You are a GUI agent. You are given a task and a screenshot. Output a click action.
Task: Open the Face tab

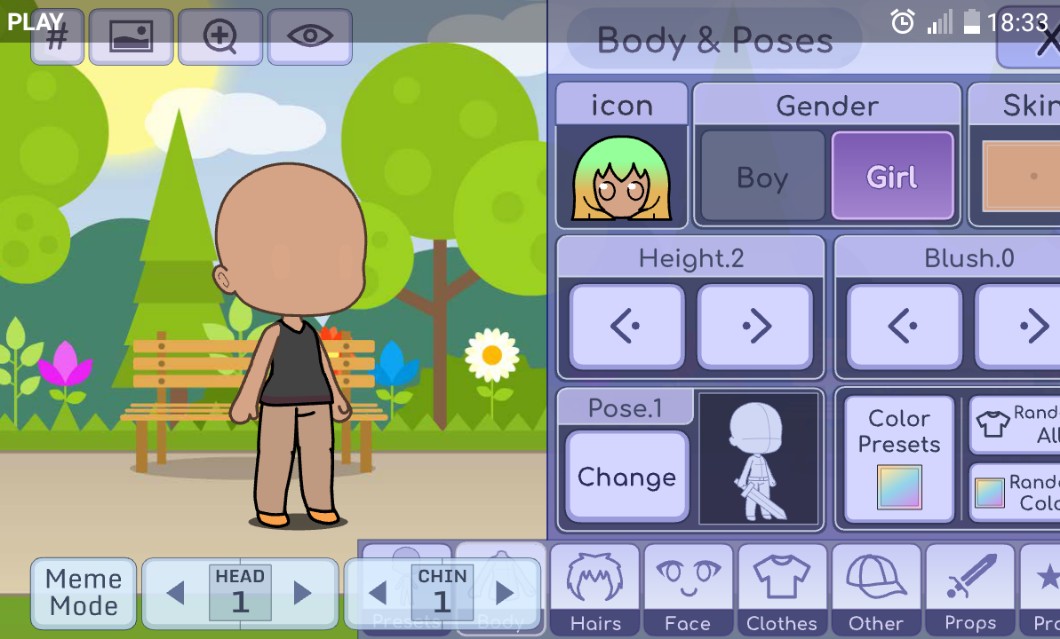688,590
